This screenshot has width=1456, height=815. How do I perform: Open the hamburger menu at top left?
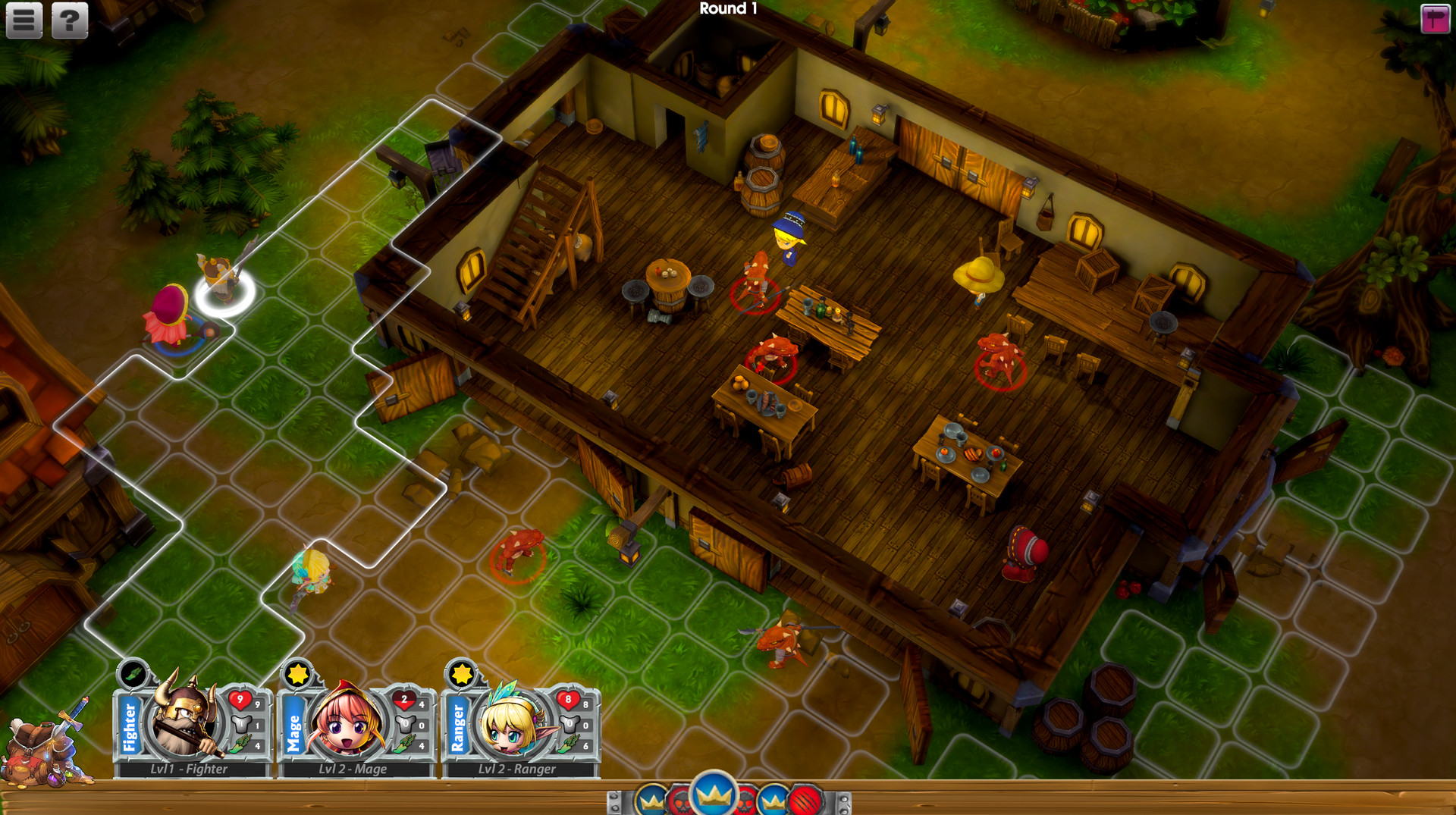(x=23, y=20)
